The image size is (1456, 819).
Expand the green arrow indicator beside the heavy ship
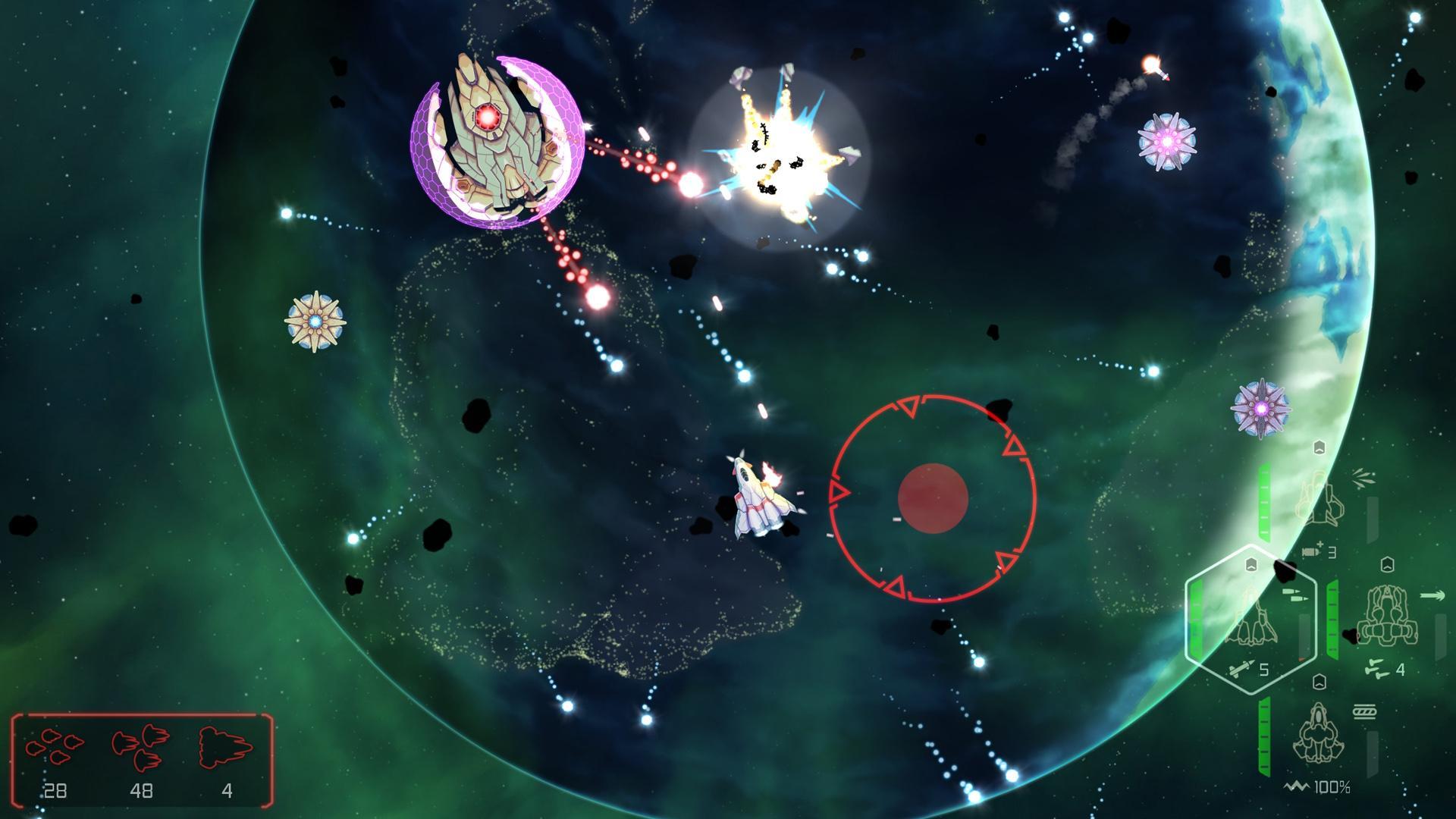click(x=1432, y=594)
